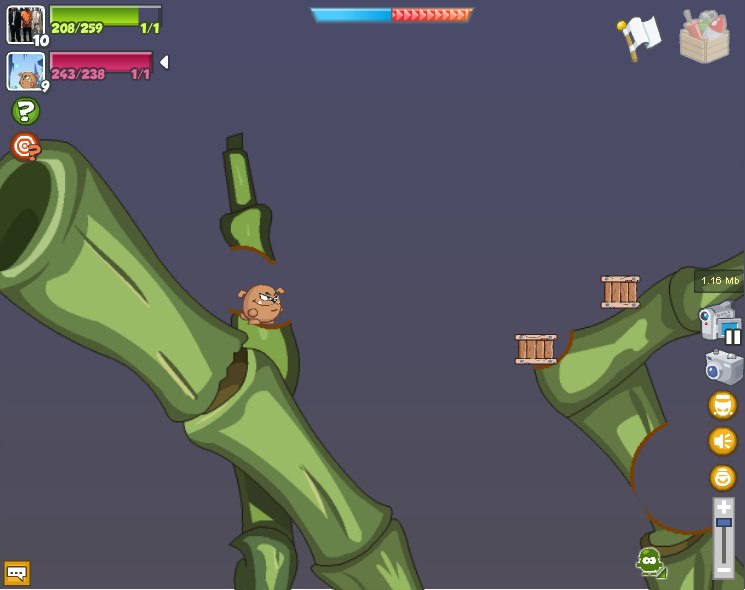
Task: Click the green soldier helmet icon
Action: (x=650, y=562)
